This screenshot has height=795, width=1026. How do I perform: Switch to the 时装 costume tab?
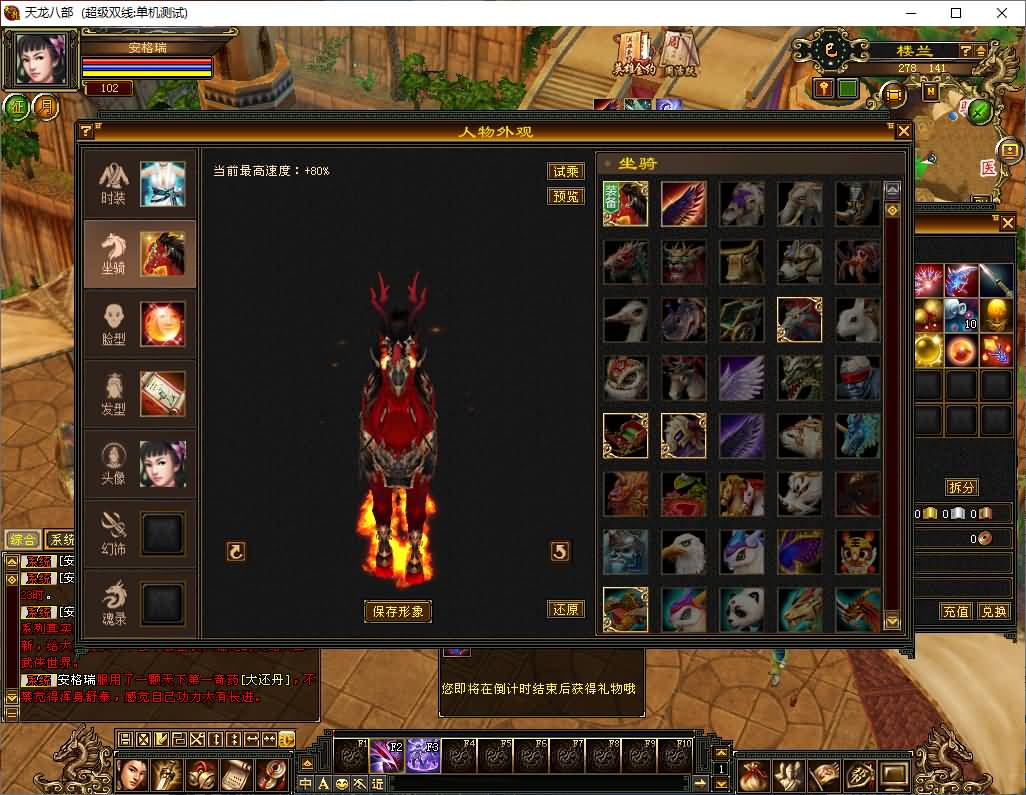point(140,184)
